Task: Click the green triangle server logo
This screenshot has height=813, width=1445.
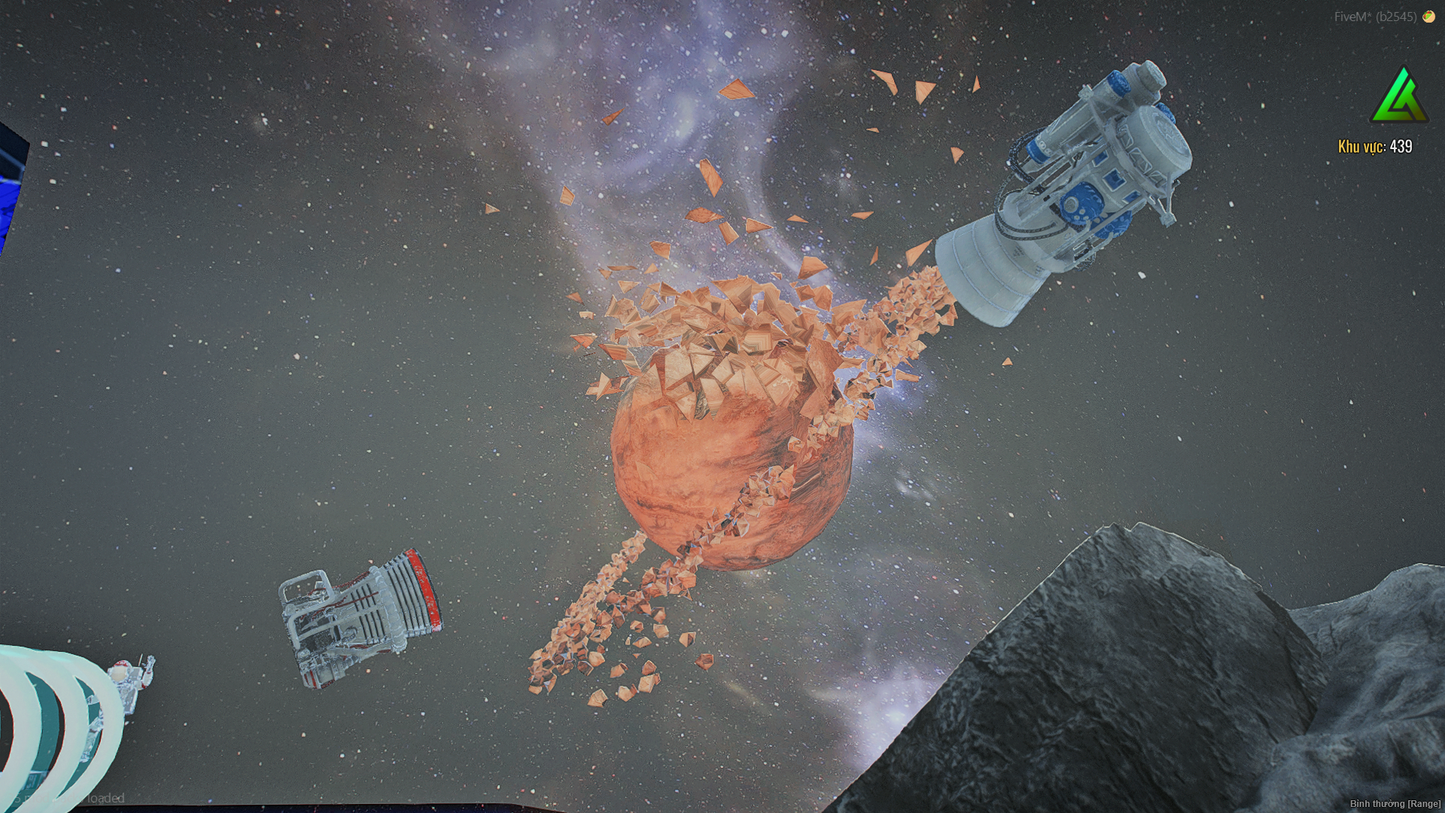Action: coord(1399,96)
